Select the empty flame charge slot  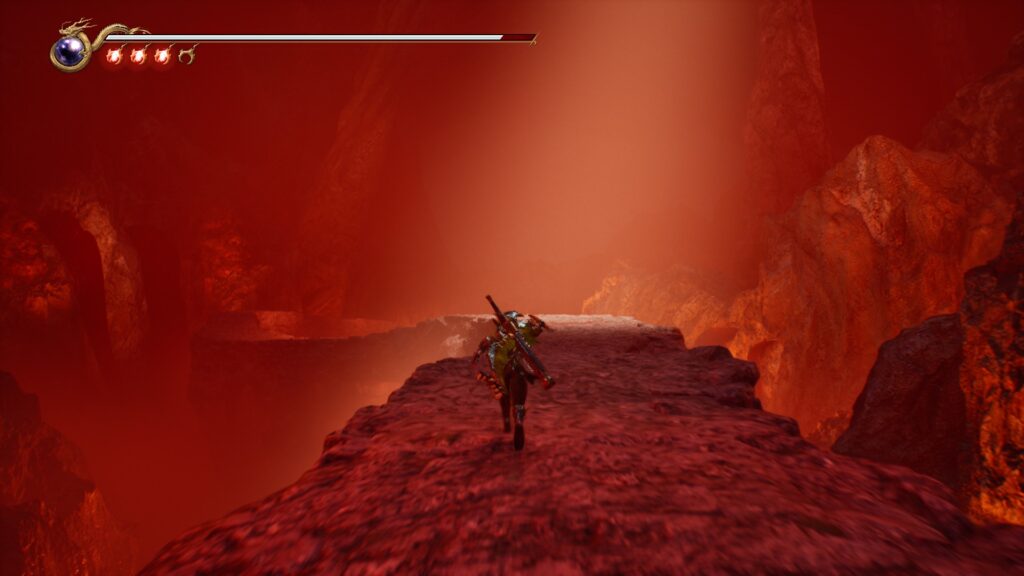click(186, 55)
